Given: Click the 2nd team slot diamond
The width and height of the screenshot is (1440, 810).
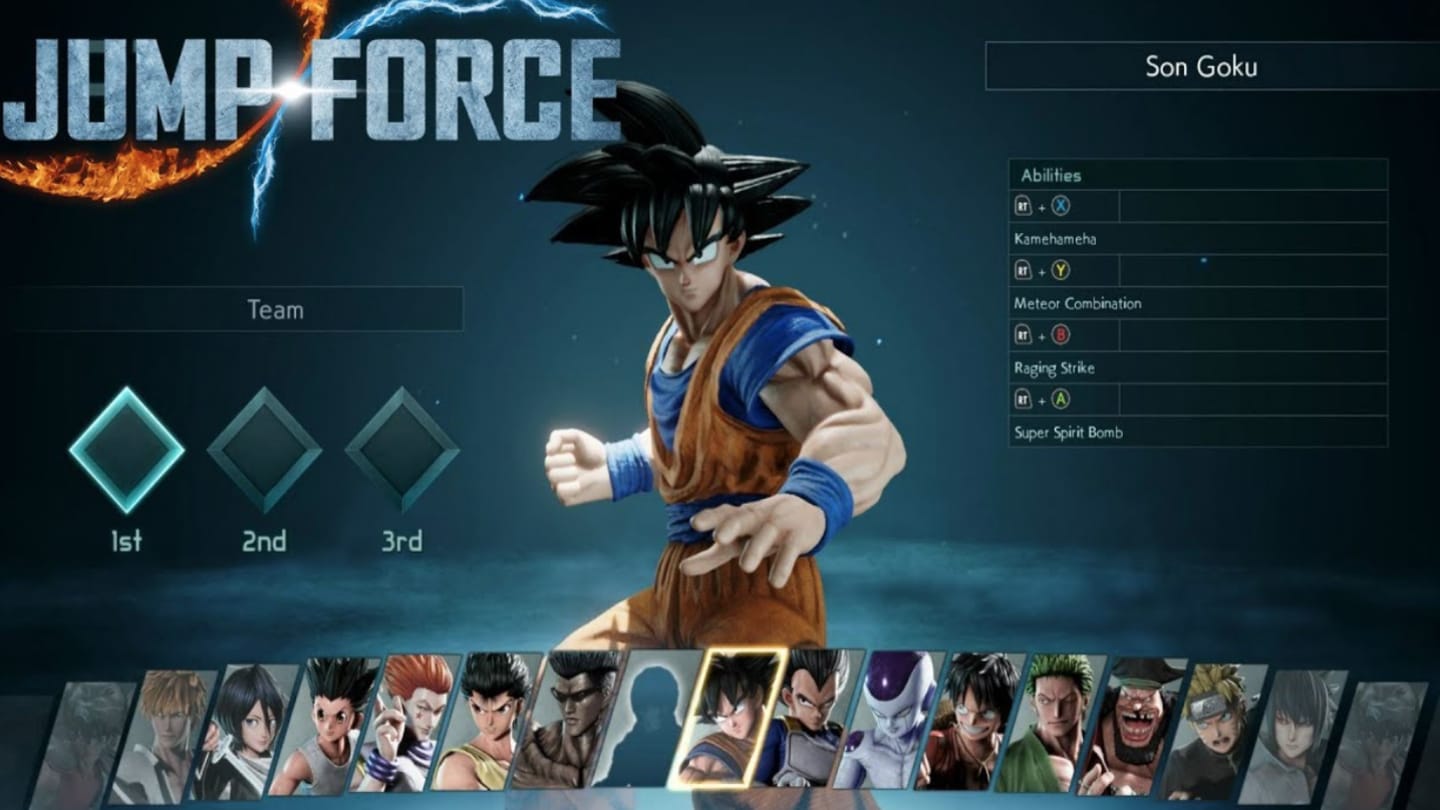Looking at the screenshot, I should click(265, 451).
